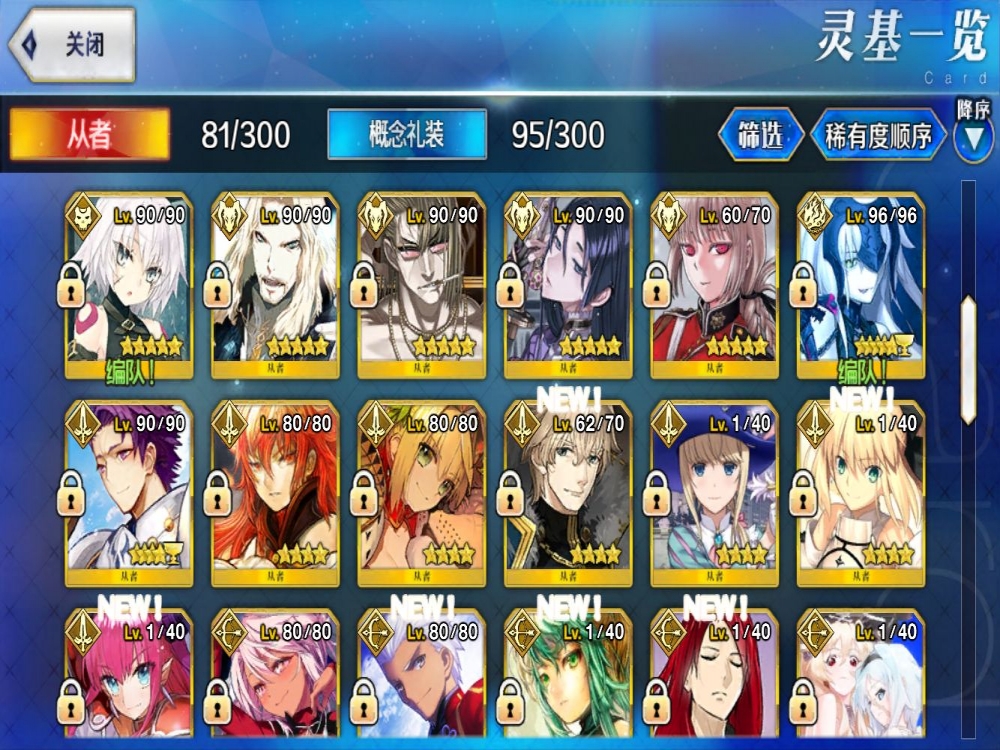
Task: Select the blonde red-dress Lv. 80/80 saber card
Action: tap(420, 490)
